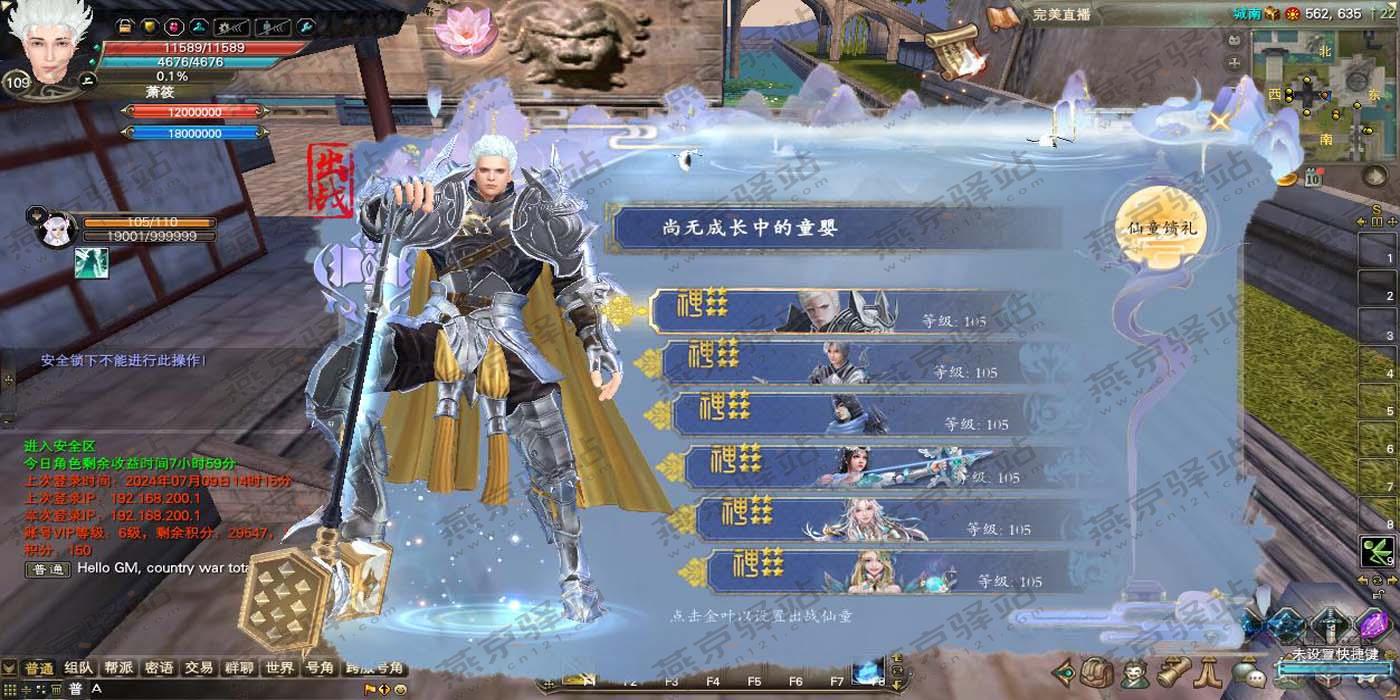Click the purple crystal icon
The height and width of the screenshot is (700, 1400).
1370,625
